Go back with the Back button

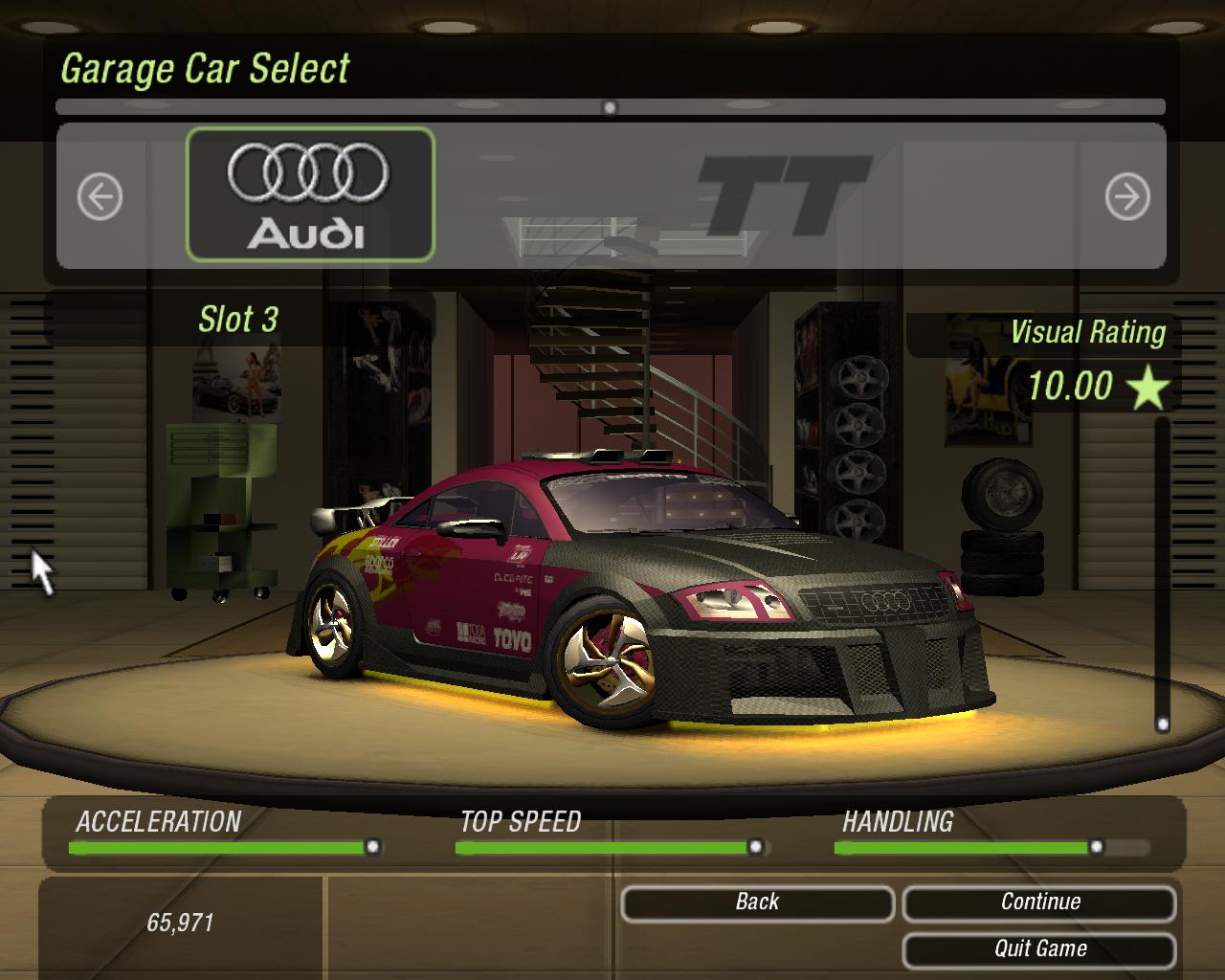tap(757, 902)
